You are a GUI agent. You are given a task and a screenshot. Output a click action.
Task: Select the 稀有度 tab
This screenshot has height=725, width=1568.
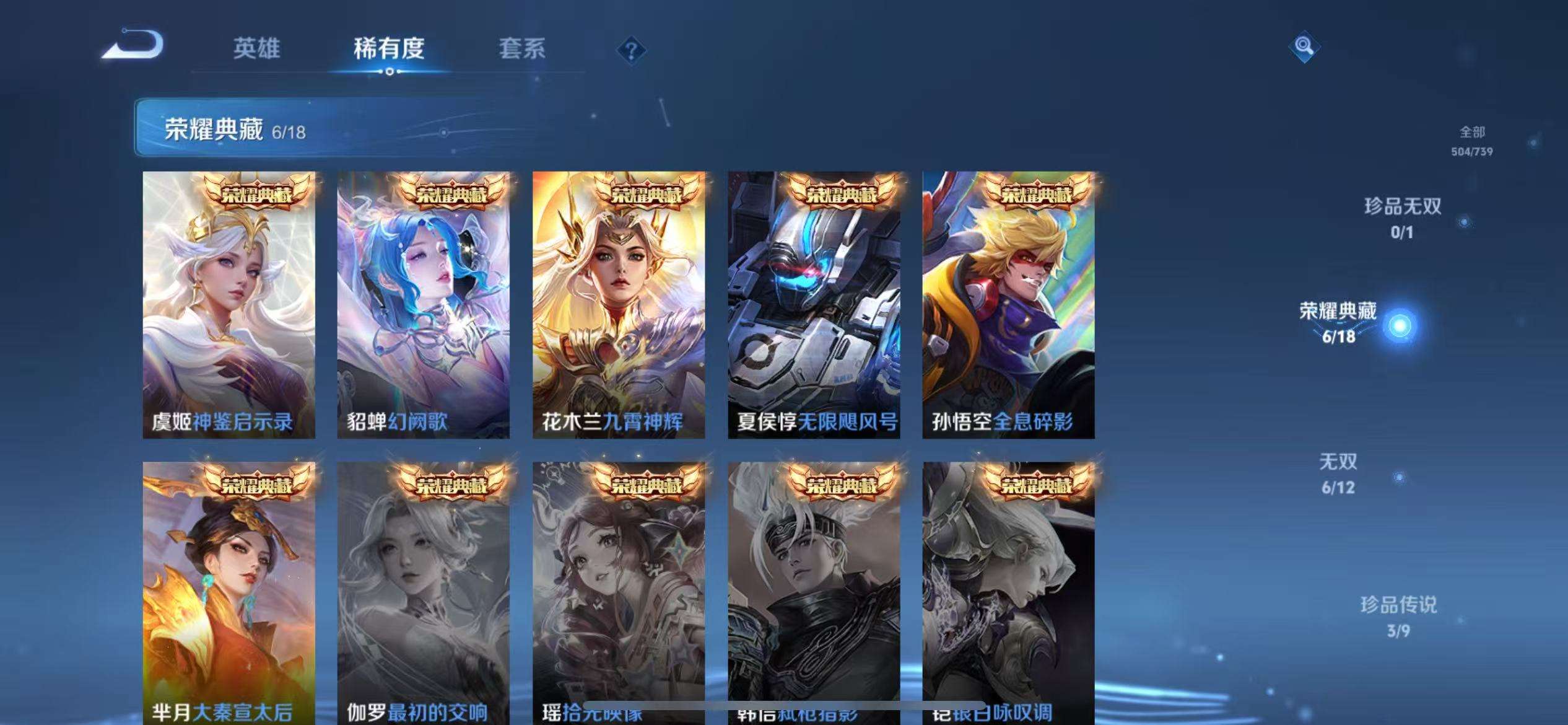pos(390,50)
